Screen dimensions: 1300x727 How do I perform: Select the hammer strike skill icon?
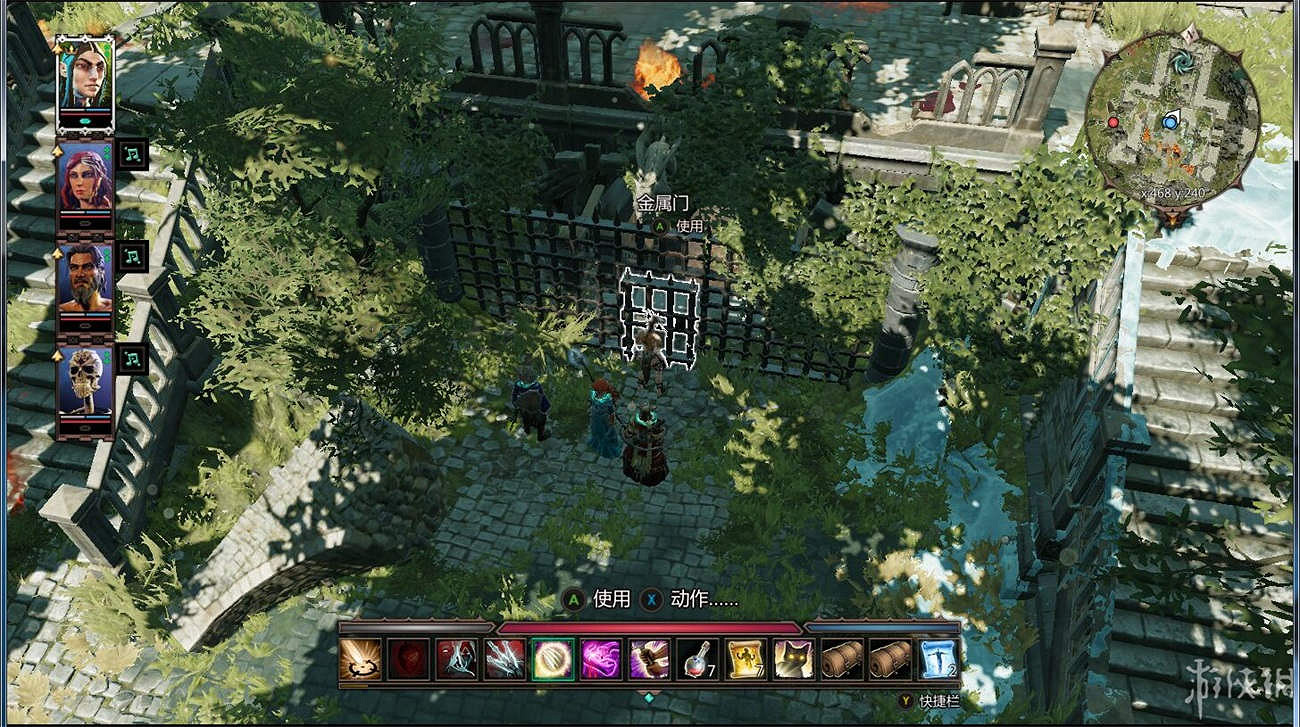(x=647, y=658)
